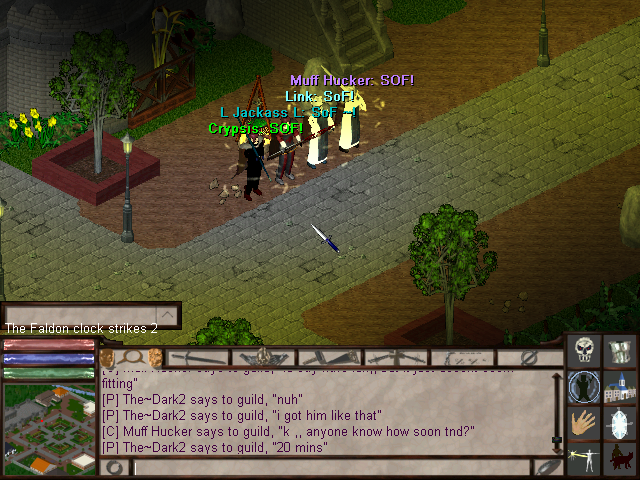This screenshot has width=640, height=480.
Task: Choose the spell-casting figure icon
Action: click(584, 460)
